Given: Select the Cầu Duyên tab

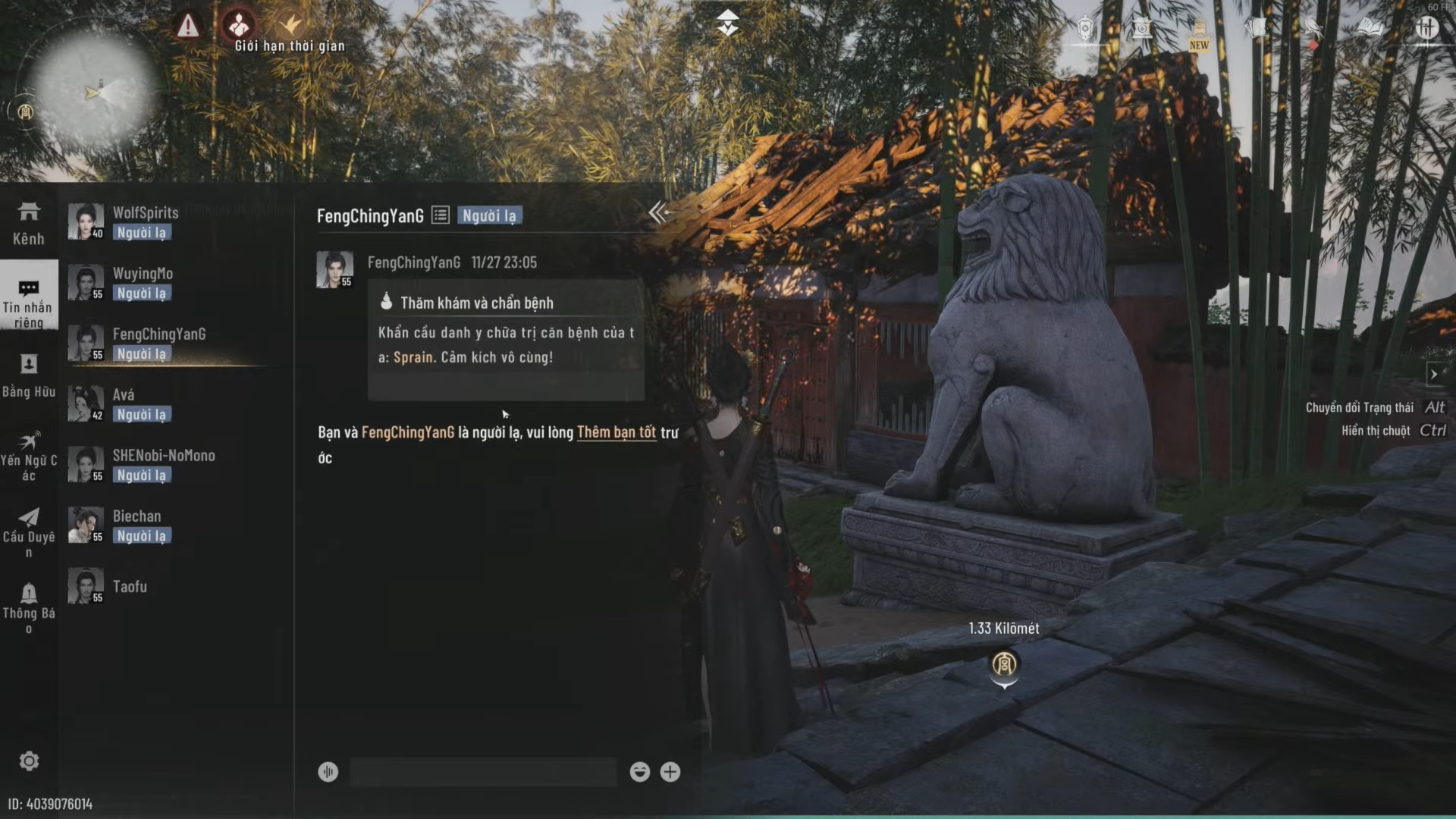Looking at the screenshot, I should (x=29, y=531).
